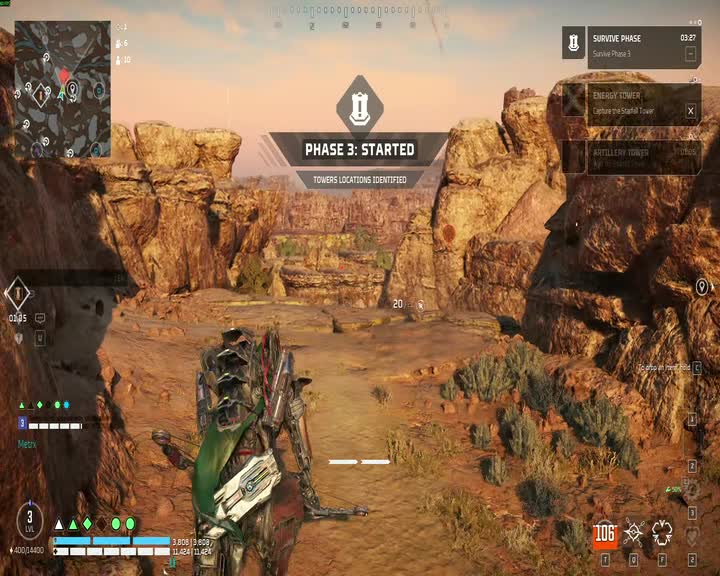Viewport: 720px width, 576px height.
Task: Select the Energy Tower objective entry
Action: coord(631,103)
